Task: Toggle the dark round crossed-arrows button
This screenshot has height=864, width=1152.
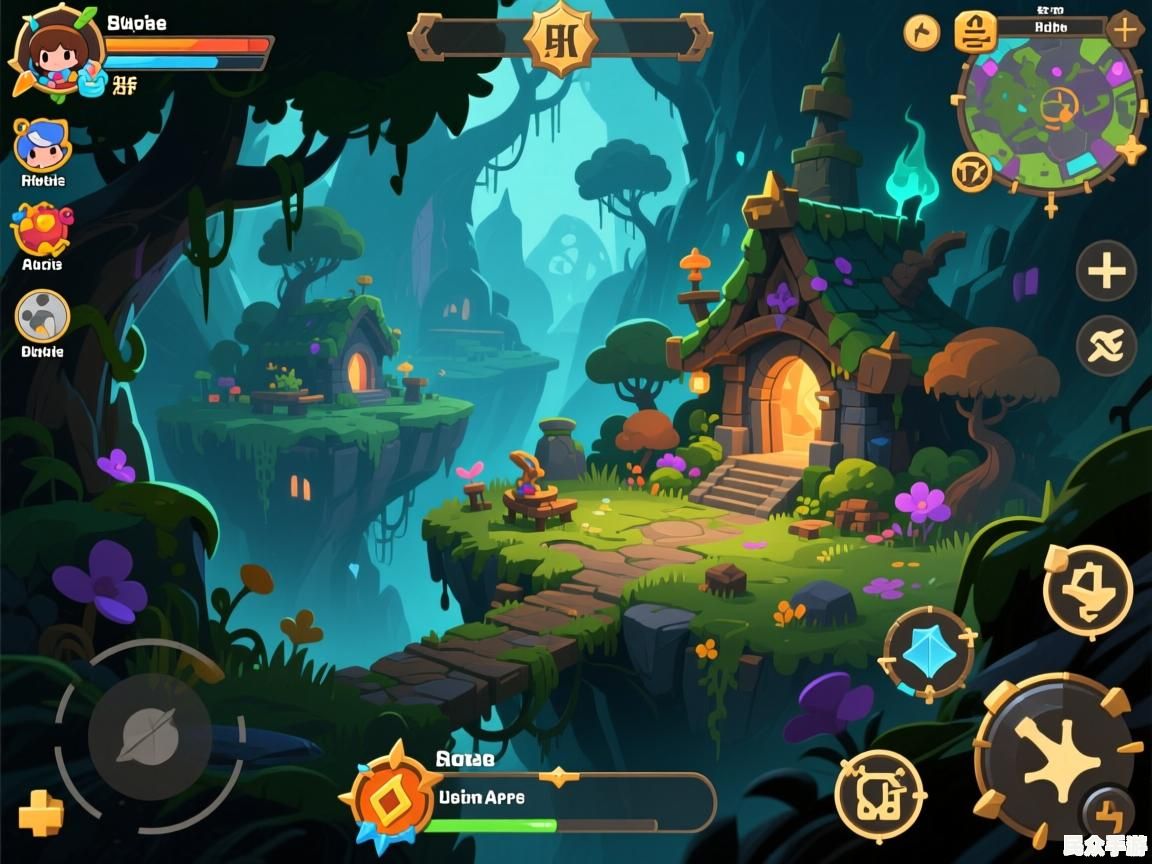Action: click(1106, 346)
